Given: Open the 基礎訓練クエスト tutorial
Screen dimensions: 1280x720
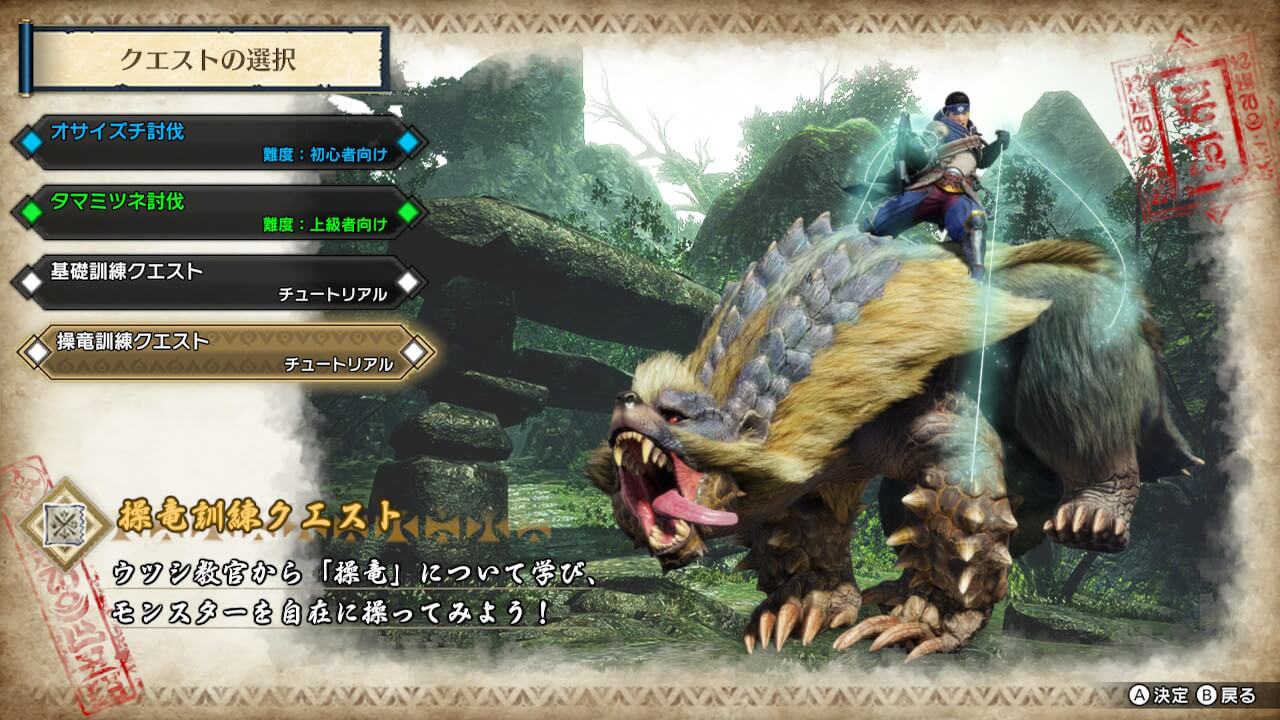Looking at the screenshot, I should pyautogui.click(x=220, y=282).
